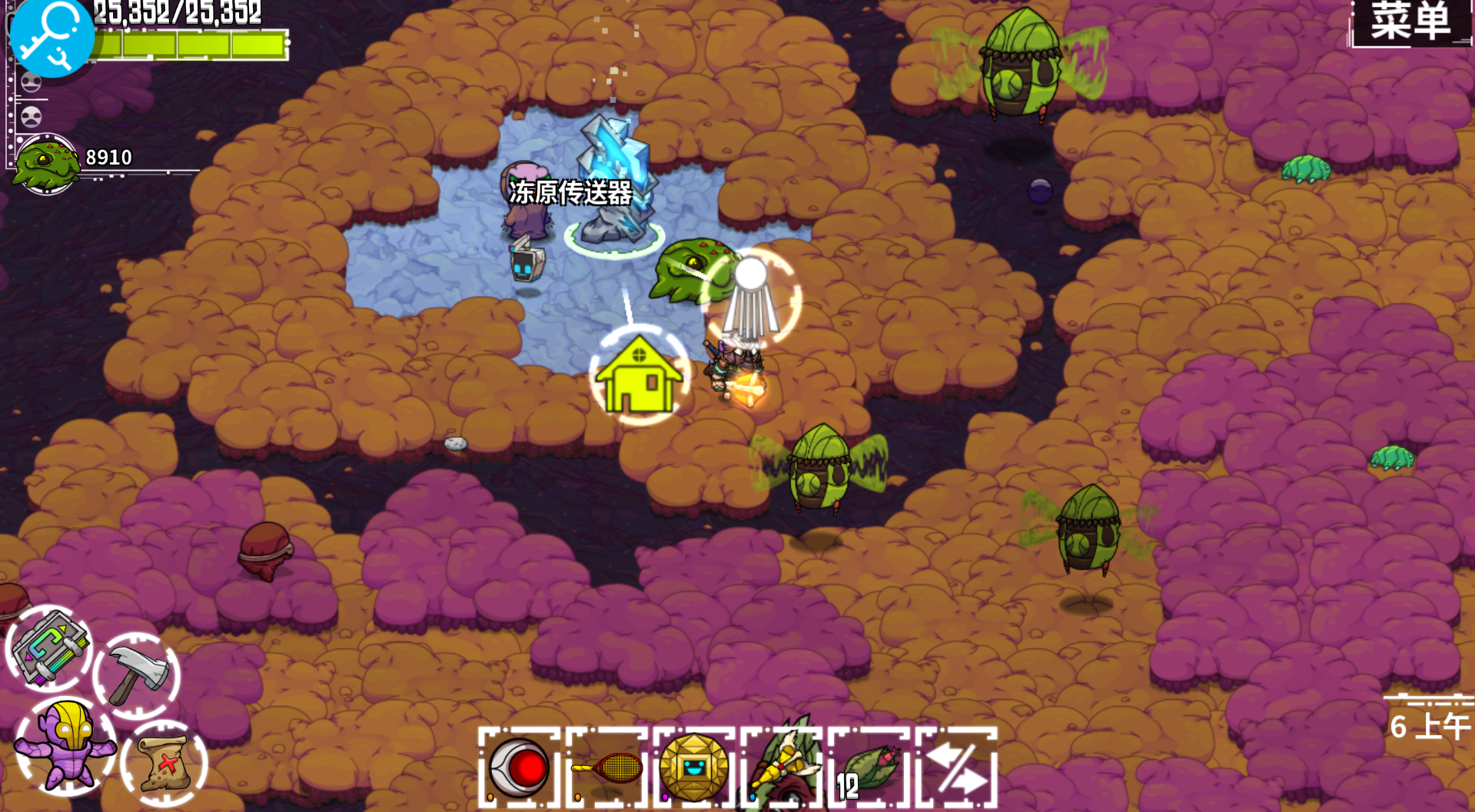Image resolution: width=1475 pixels, height=812 pixels.
Task: Click the swap arrows hotbar button
Action: point(957,767)
